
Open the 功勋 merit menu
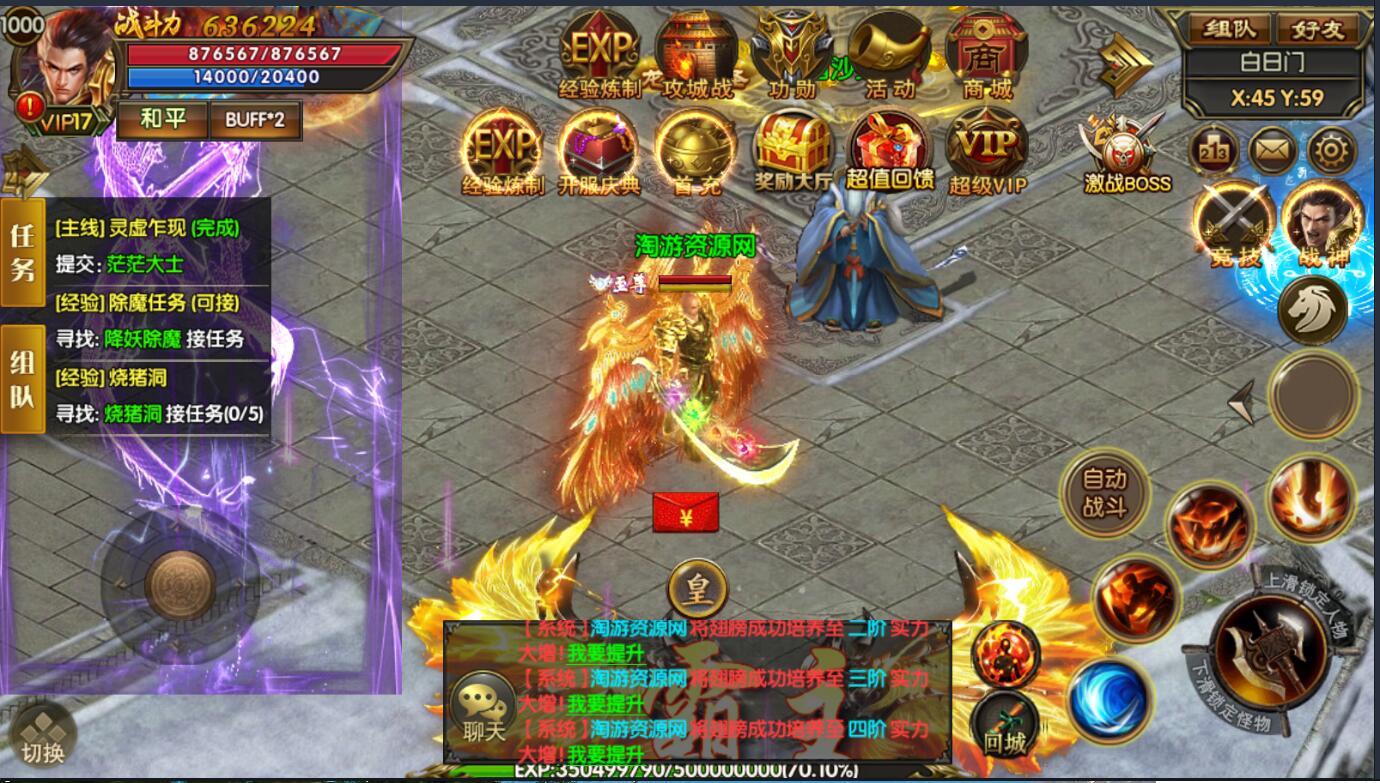[x=792, y=54]
